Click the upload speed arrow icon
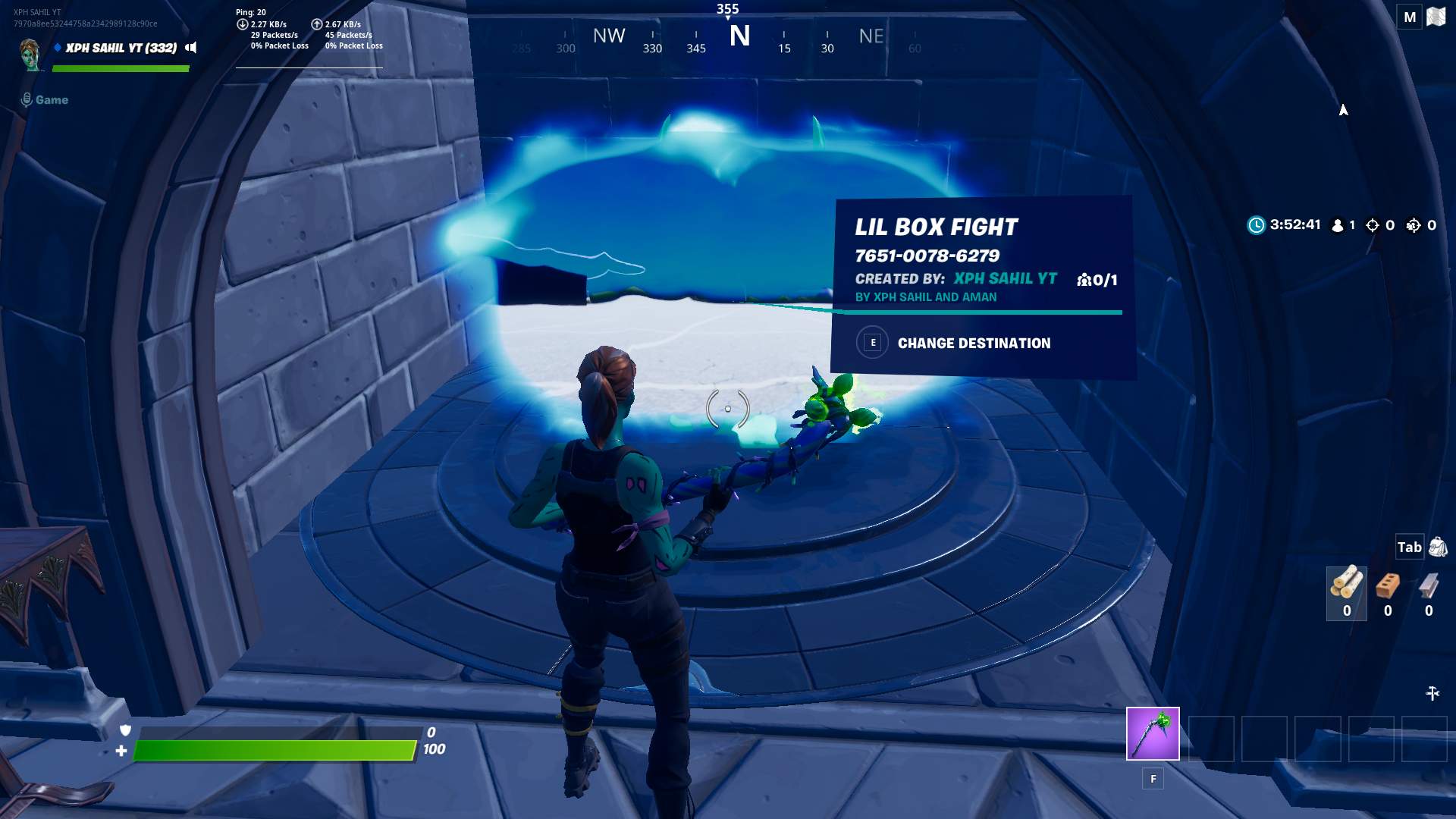Screen dimensions: 1456x819 tap(316, 24)
